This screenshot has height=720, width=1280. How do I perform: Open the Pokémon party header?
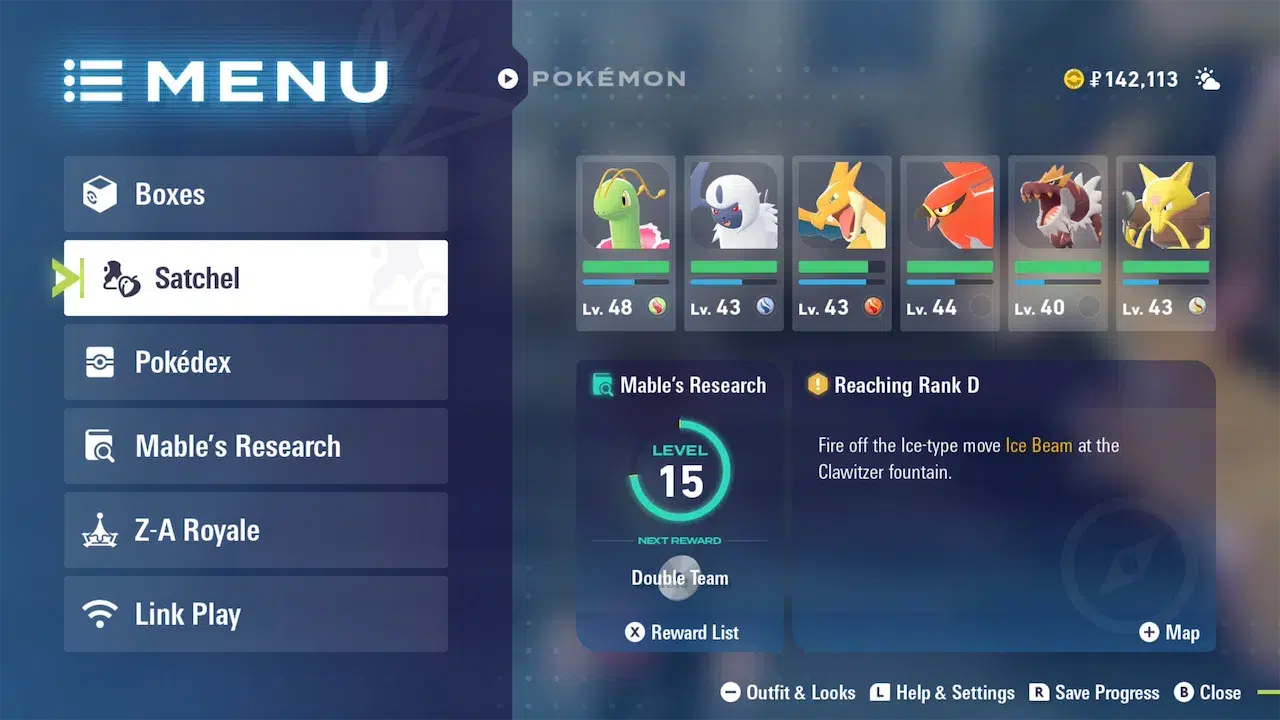[592, 78]
